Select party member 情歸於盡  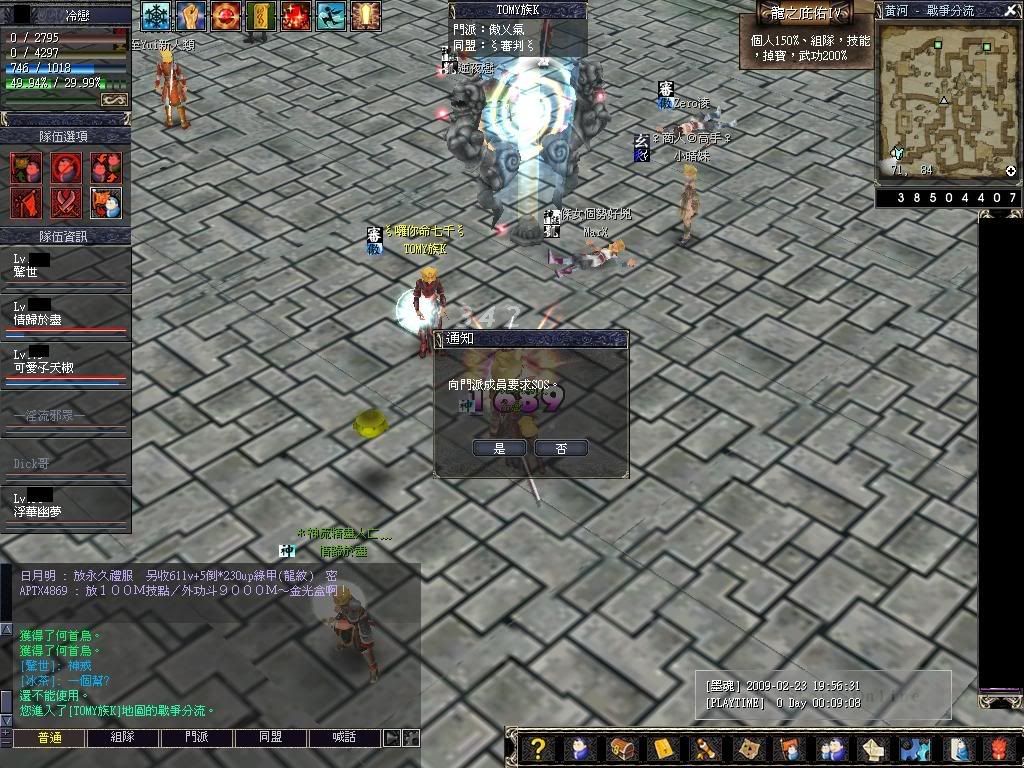click(65, 314)
